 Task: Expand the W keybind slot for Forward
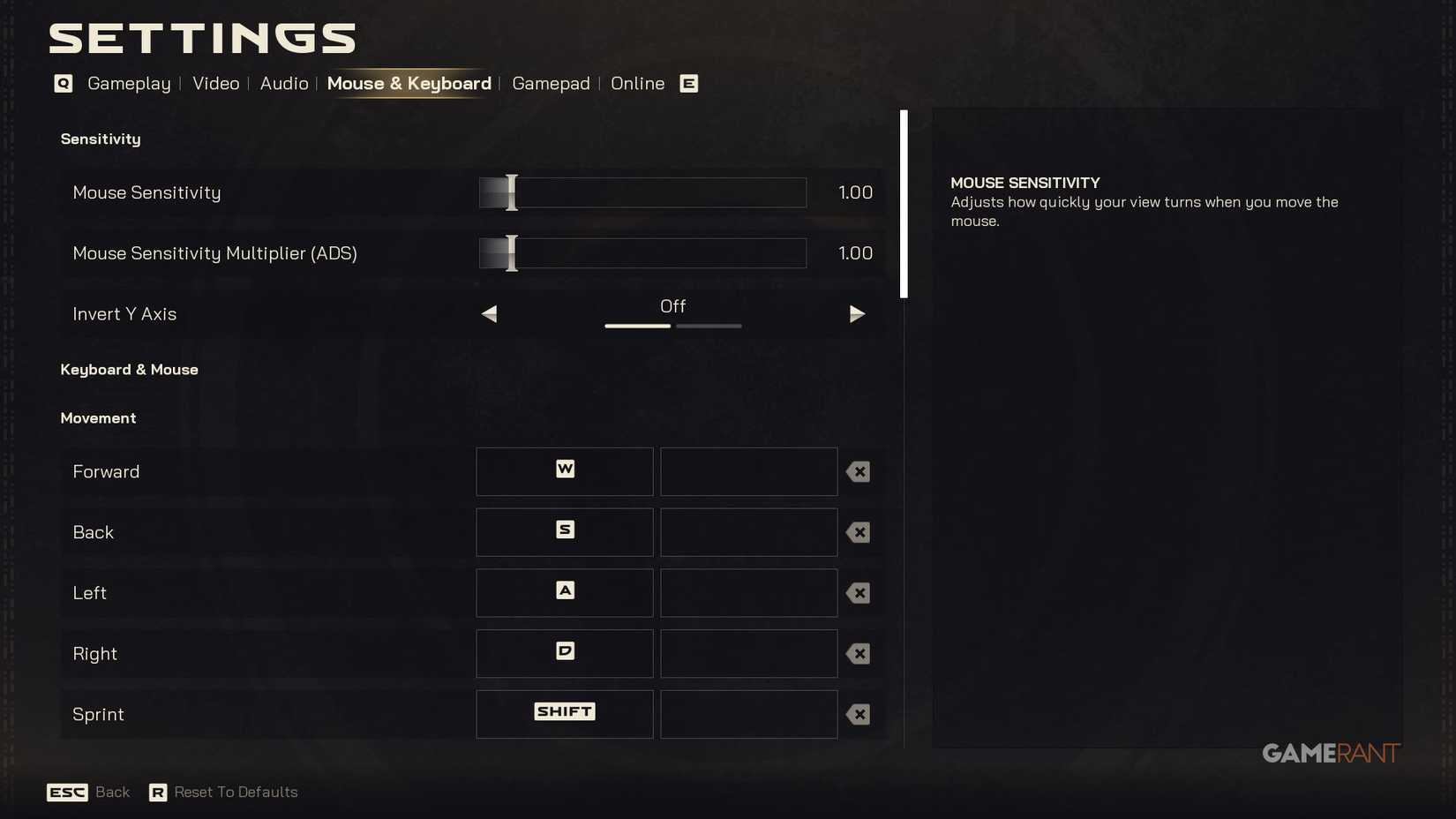tap(564, 471)
